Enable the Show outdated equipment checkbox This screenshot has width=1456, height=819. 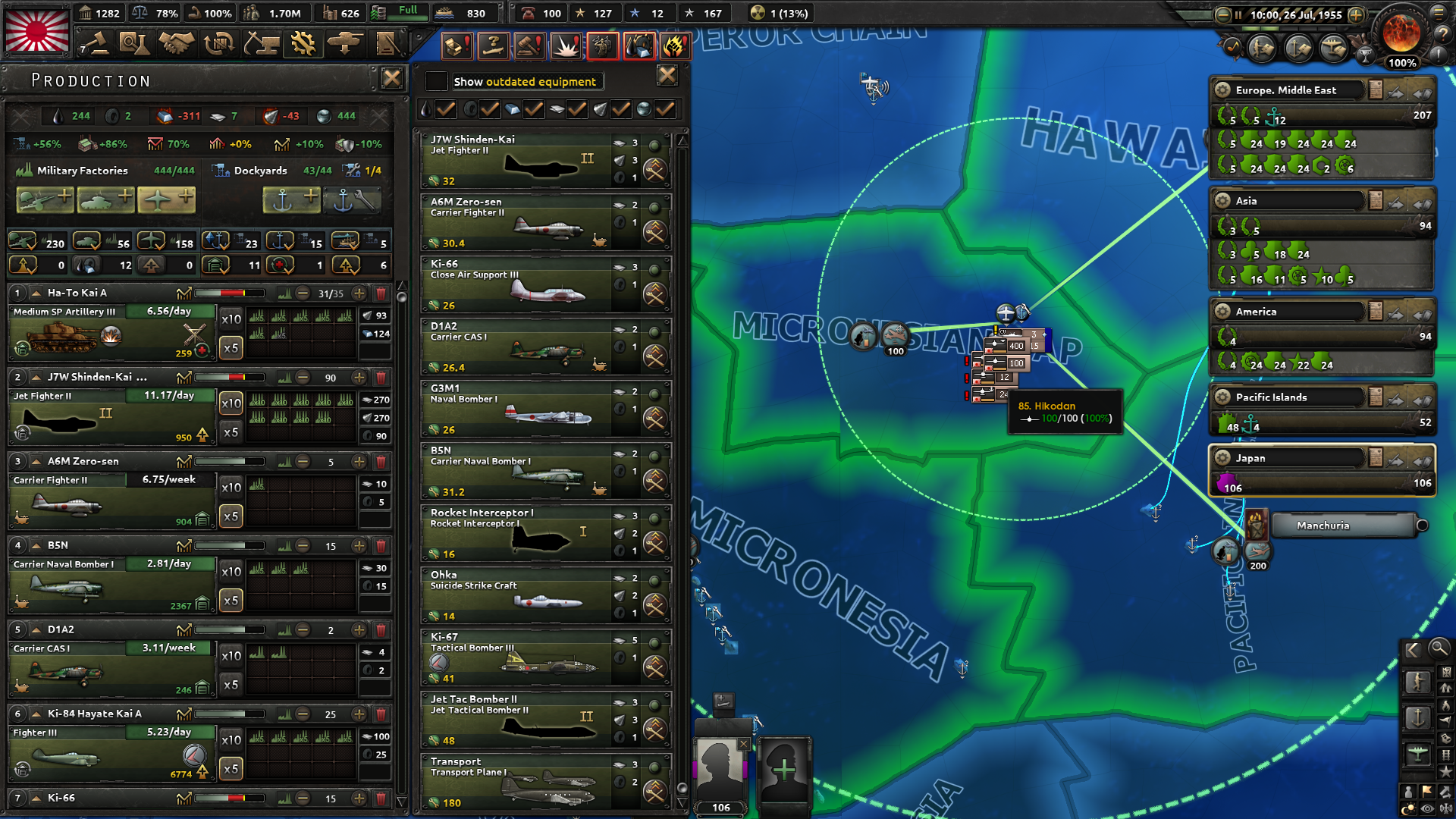click(x=437, y=81)
